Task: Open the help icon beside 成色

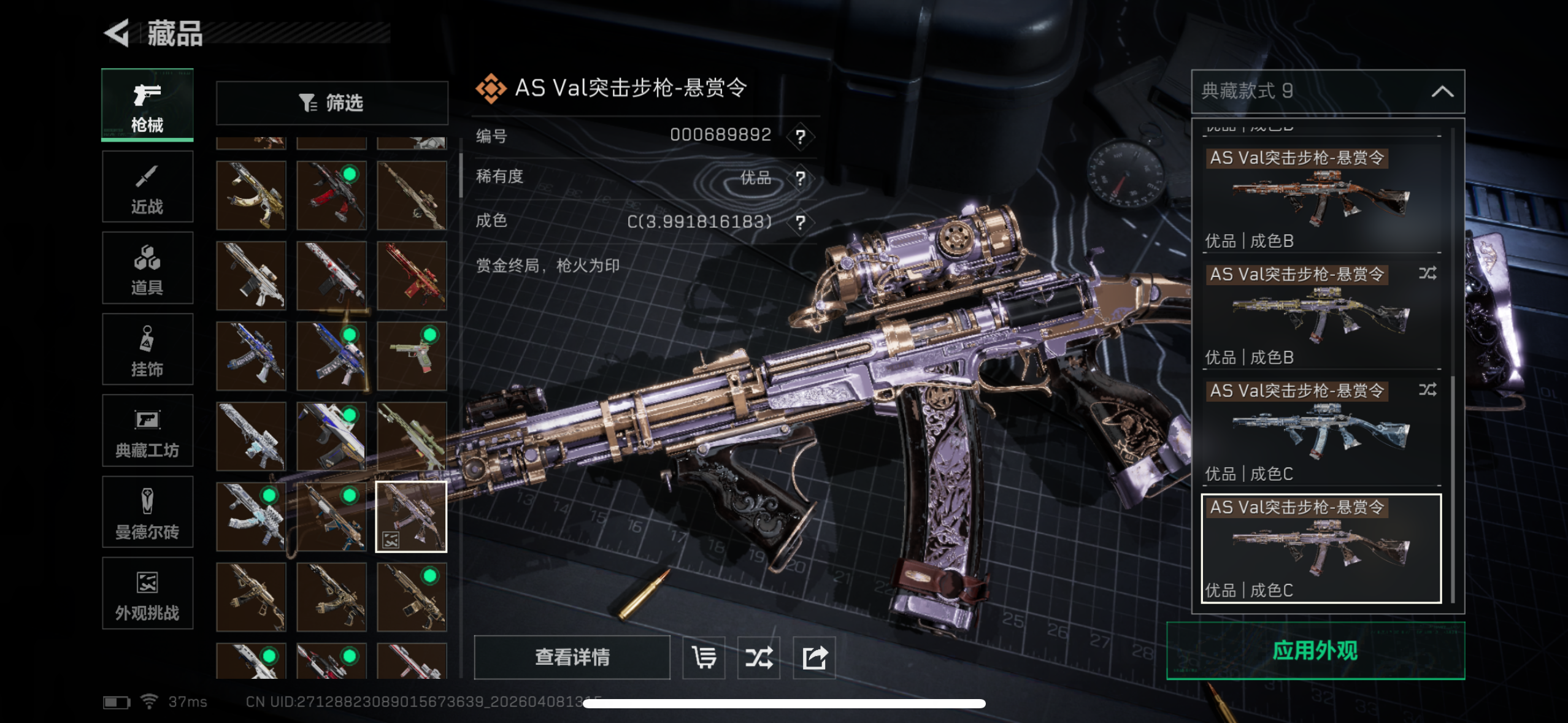Action: click(x=800, y=222)
